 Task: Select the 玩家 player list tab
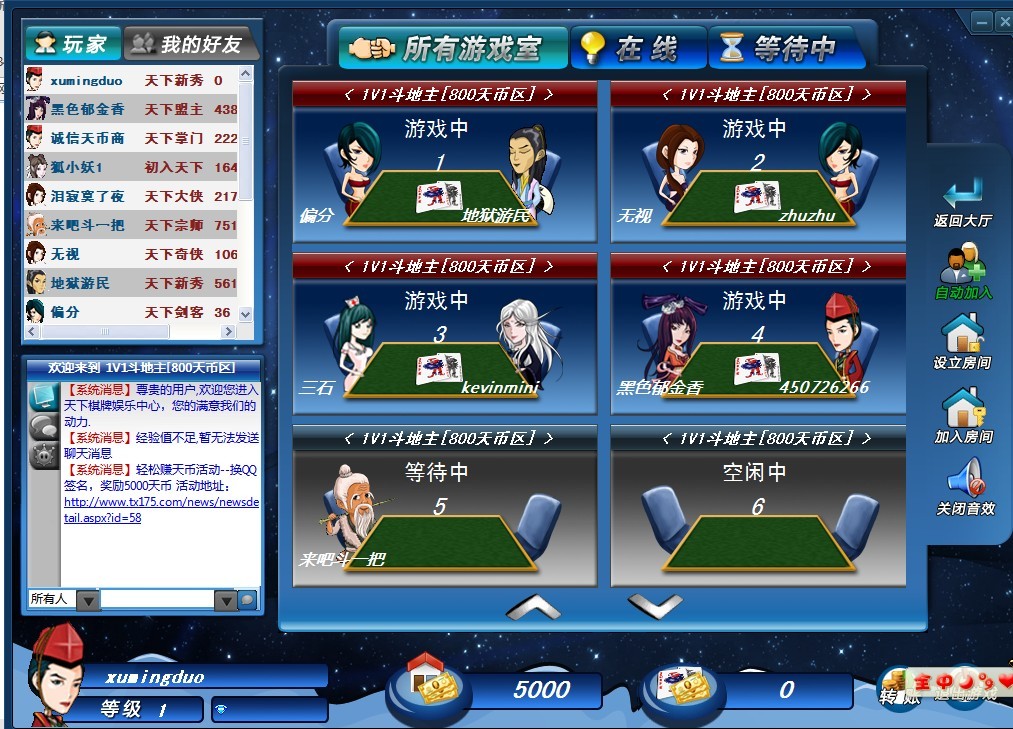[72, 44]
